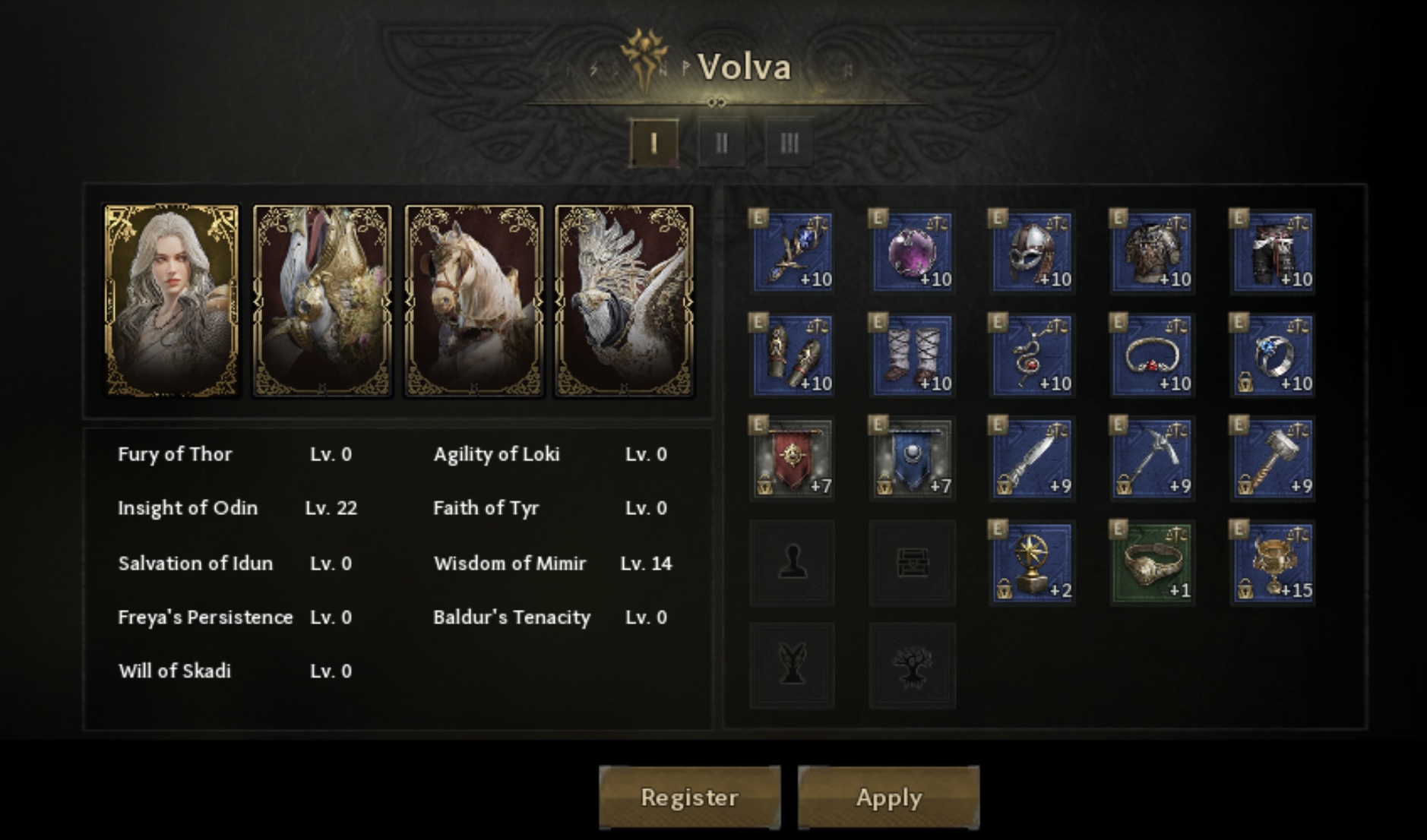Switch to preset tab II
The width and height of the screenshot is (1427, 840).
[x=721, y=142]
